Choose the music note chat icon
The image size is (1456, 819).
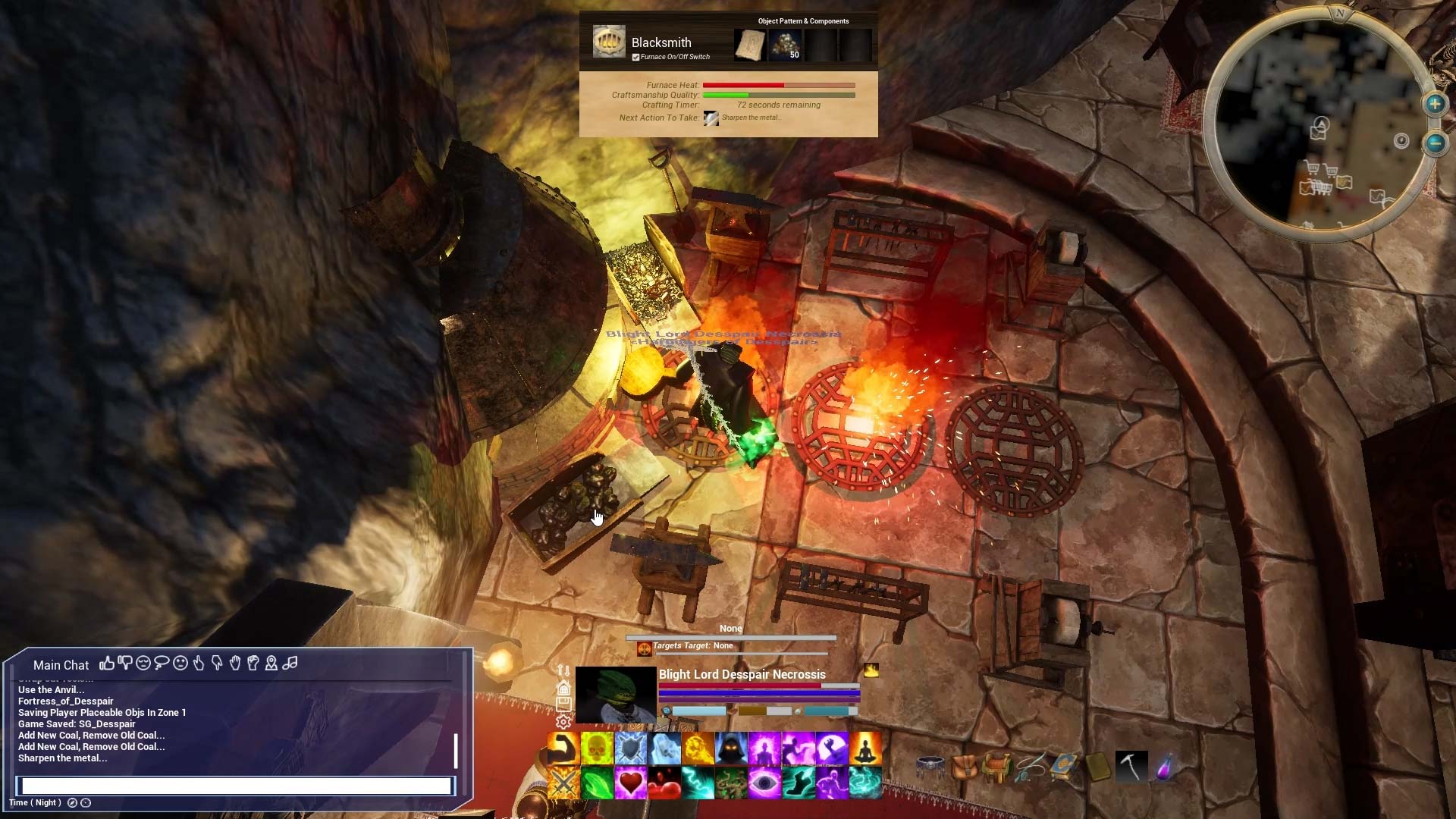[x=290, y=664]
